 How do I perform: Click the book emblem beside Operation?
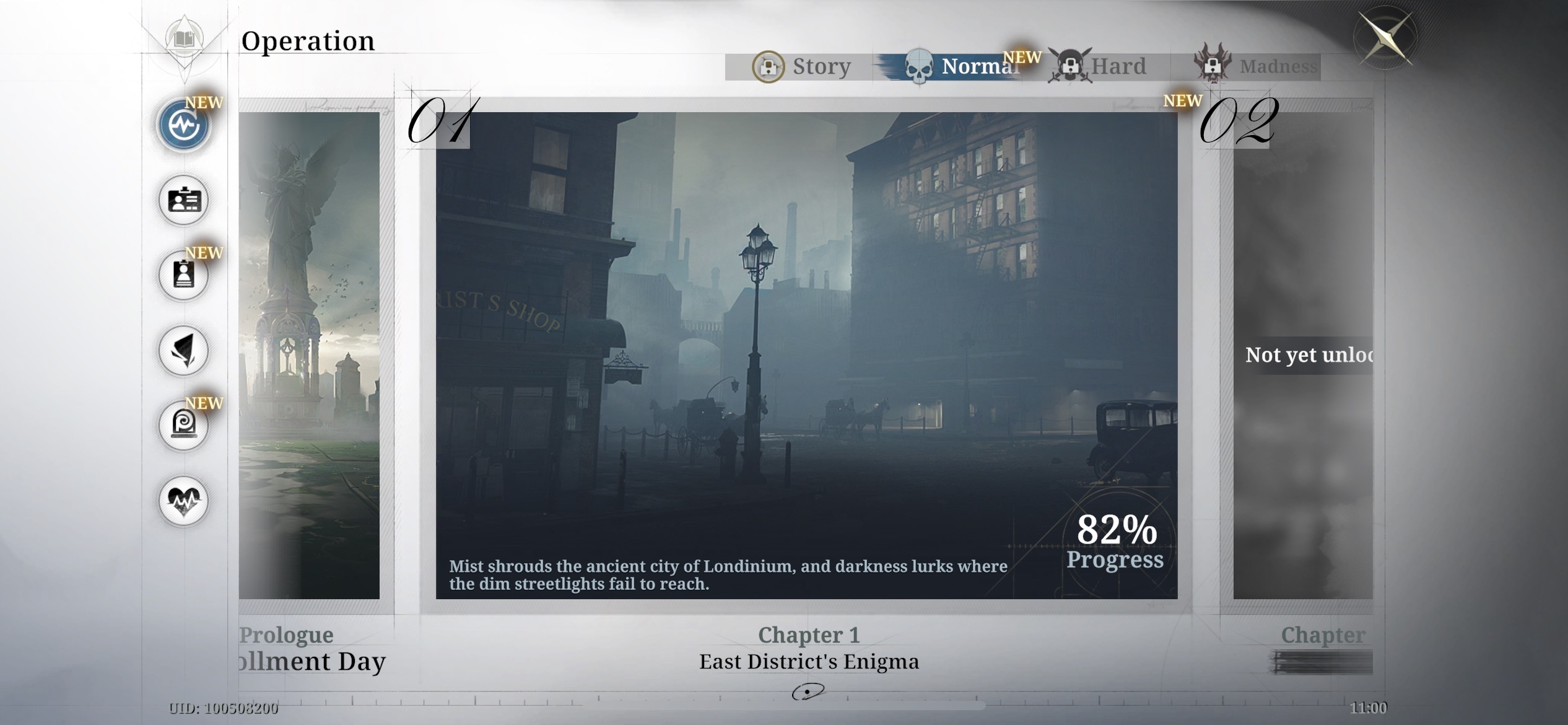pyautogui.click(x=184, y=40)
